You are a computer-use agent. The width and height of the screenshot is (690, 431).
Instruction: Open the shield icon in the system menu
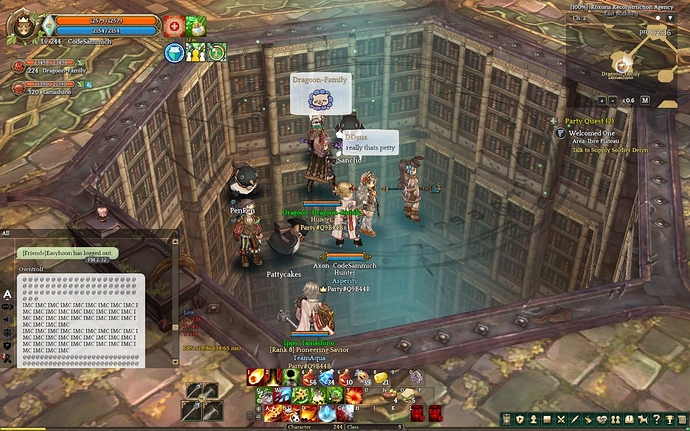[521, 420]
